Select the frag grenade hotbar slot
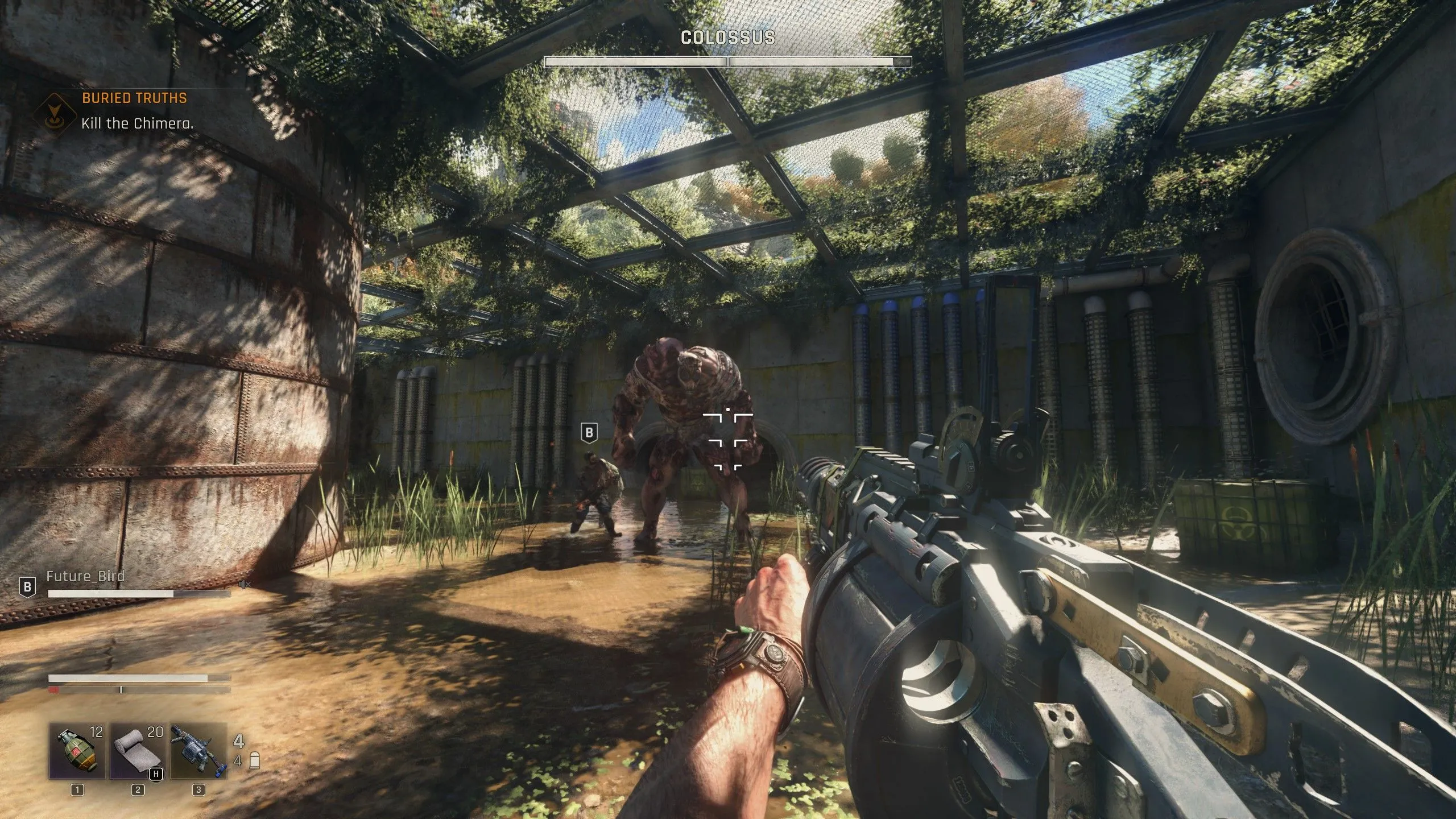 click(77, 750)
